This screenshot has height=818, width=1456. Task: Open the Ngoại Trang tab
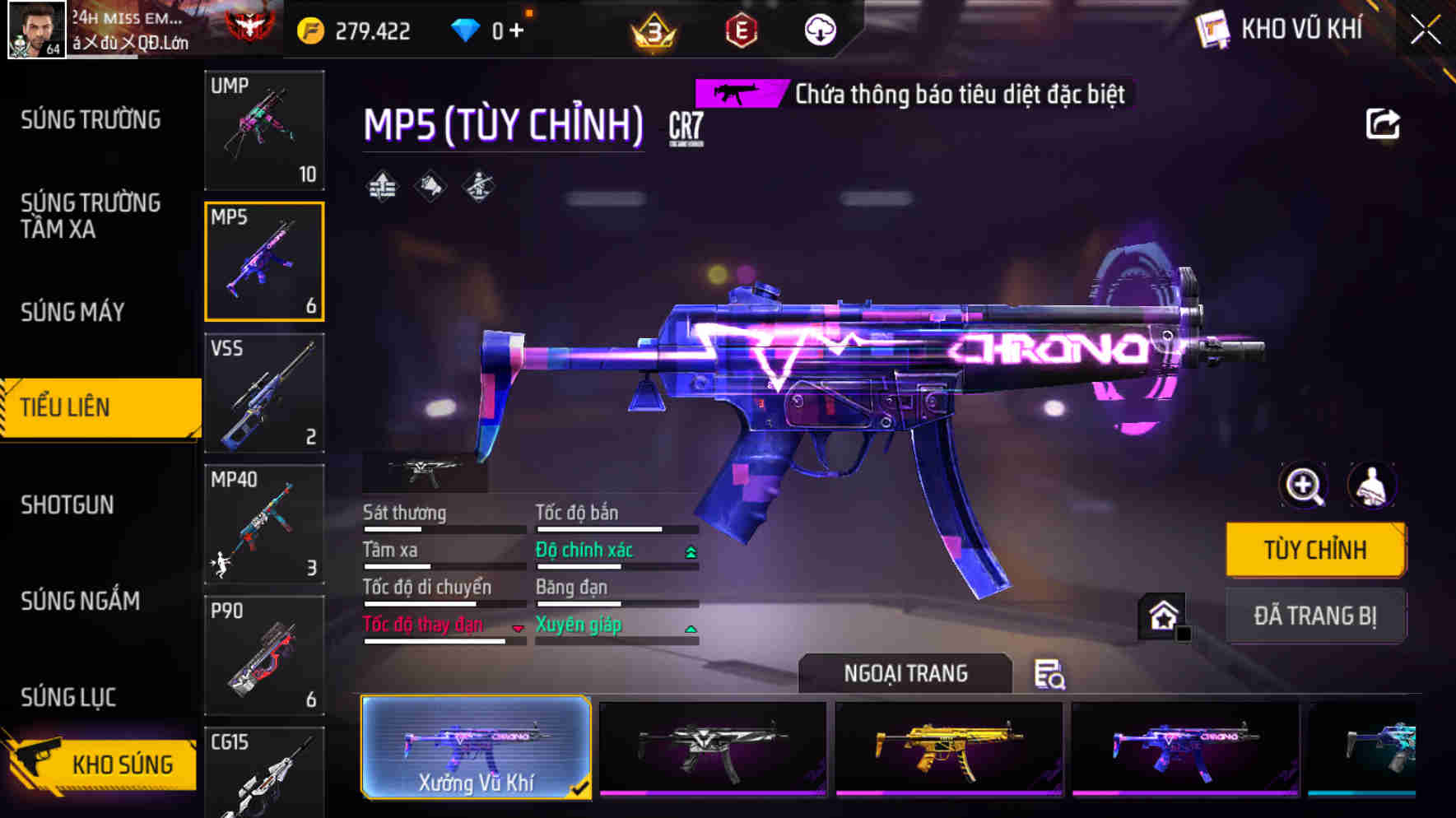(x=905, y=674)
